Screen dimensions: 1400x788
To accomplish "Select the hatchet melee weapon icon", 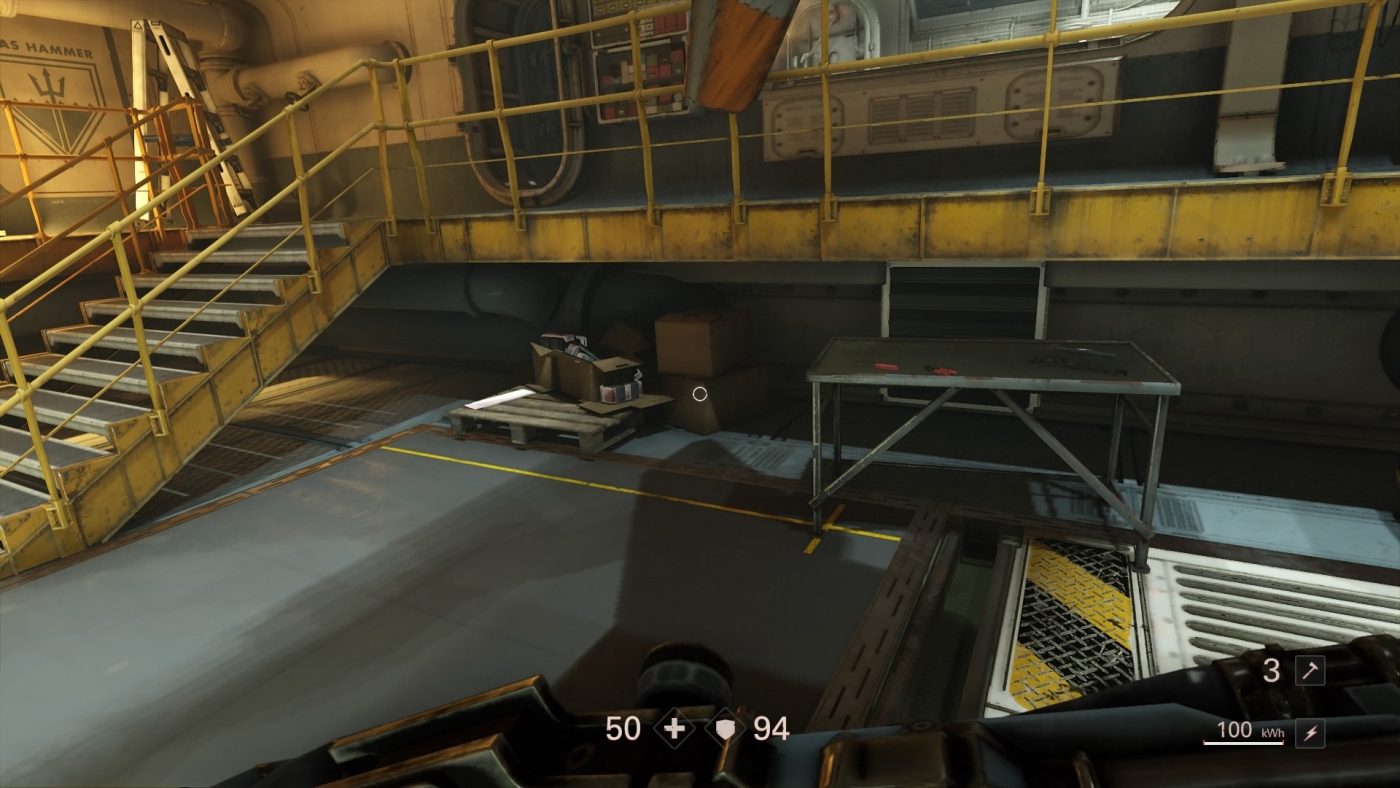I will [x=1311, y=671].
